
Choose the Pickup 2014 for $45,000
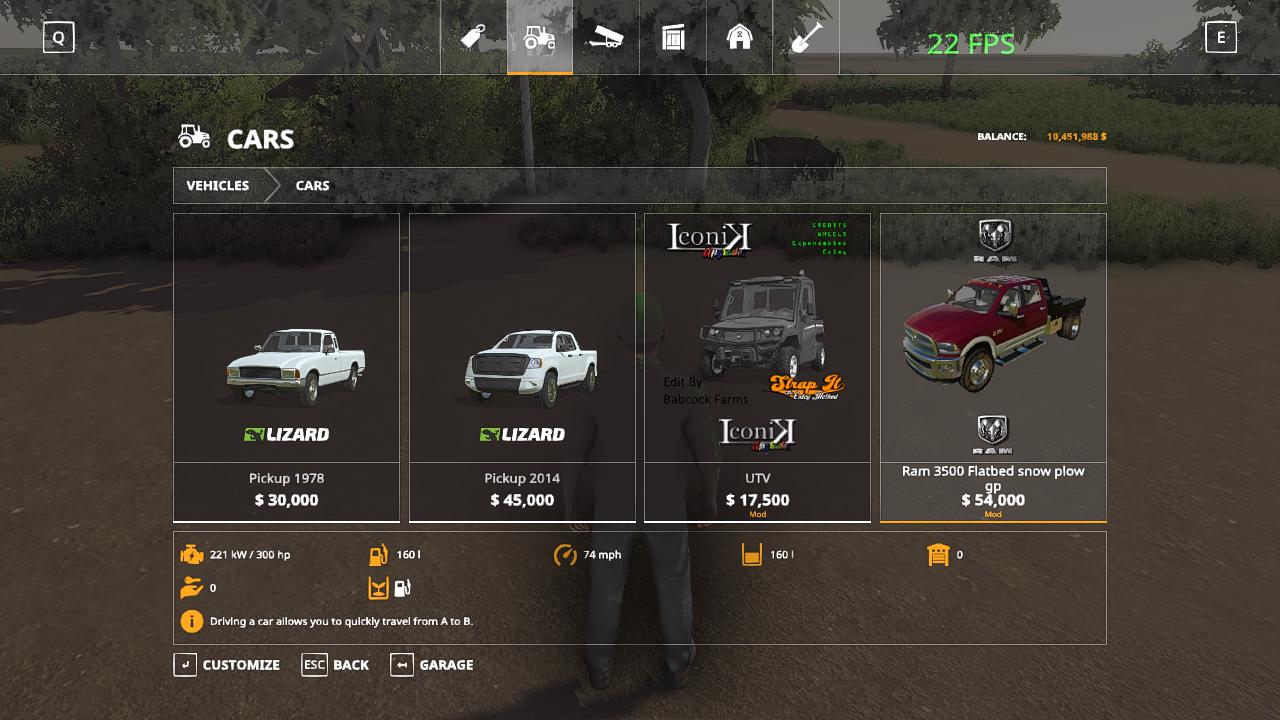[522, 367]
